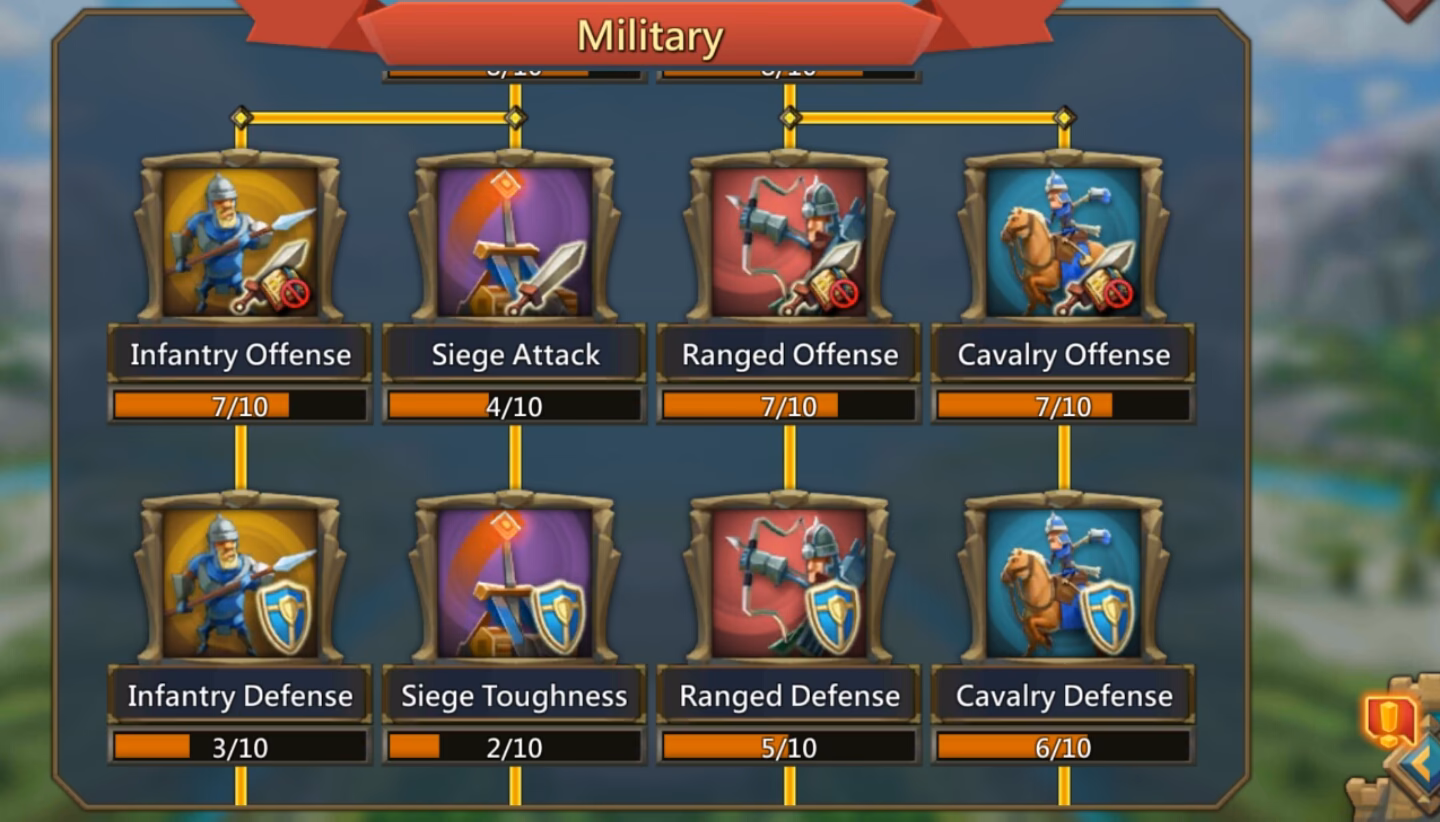Select the Infantry Offense name plate
The width and height of the screenshot is (1440, 822).
tap(238, 355)
